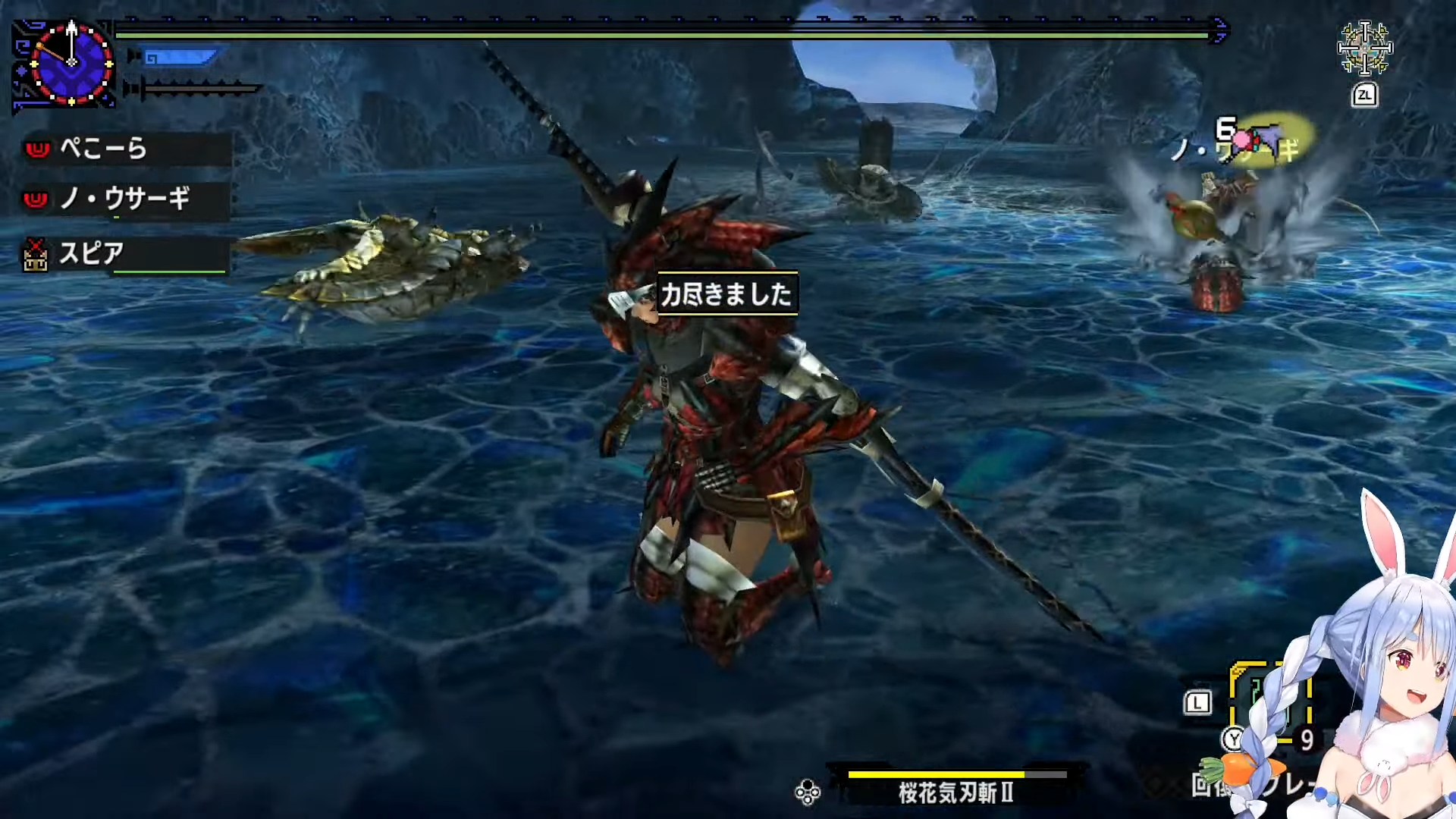1456x819 pixels.
Task: Click the quest timer clock
Action: [71, 63]
